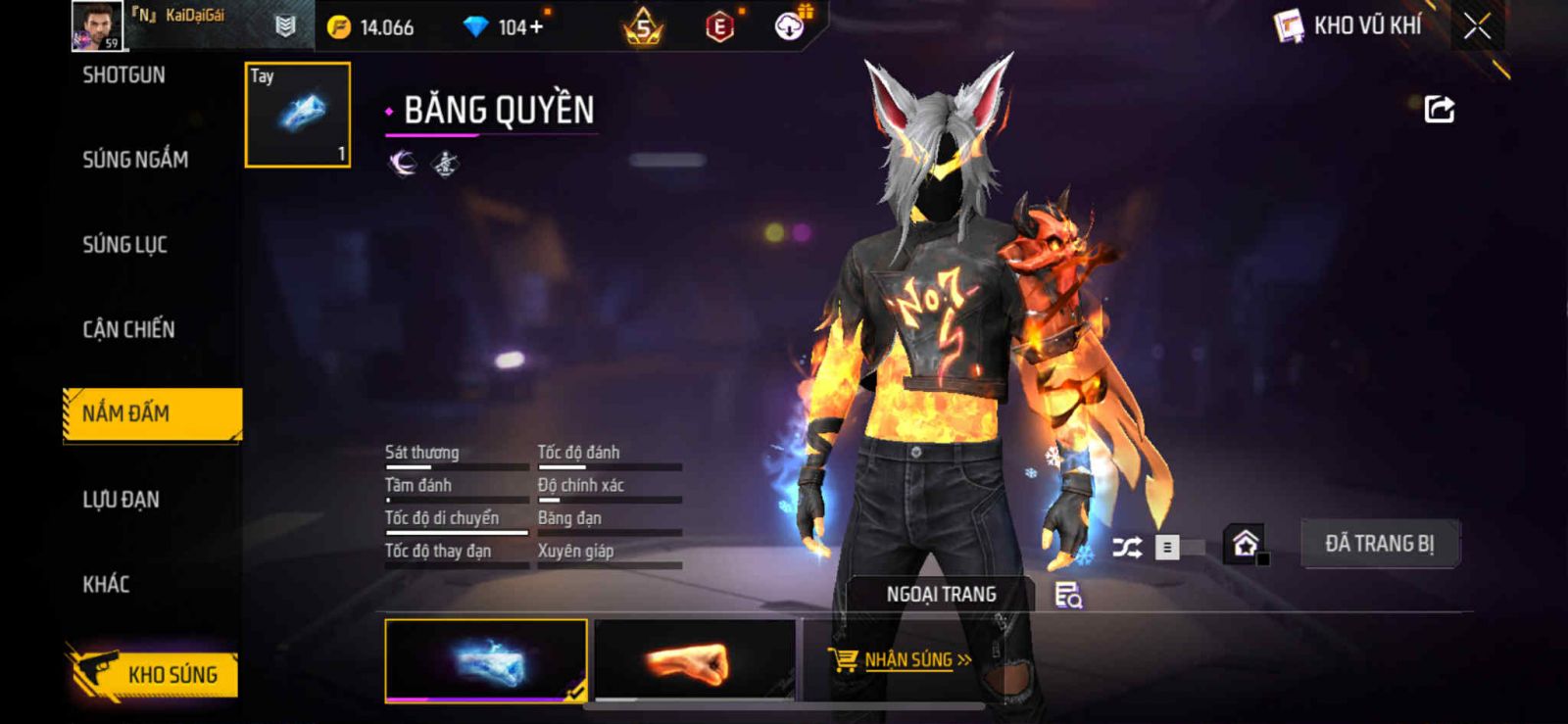1568x724 pixels.
Task: Open the KHÁC category
Action: [106, 585]
